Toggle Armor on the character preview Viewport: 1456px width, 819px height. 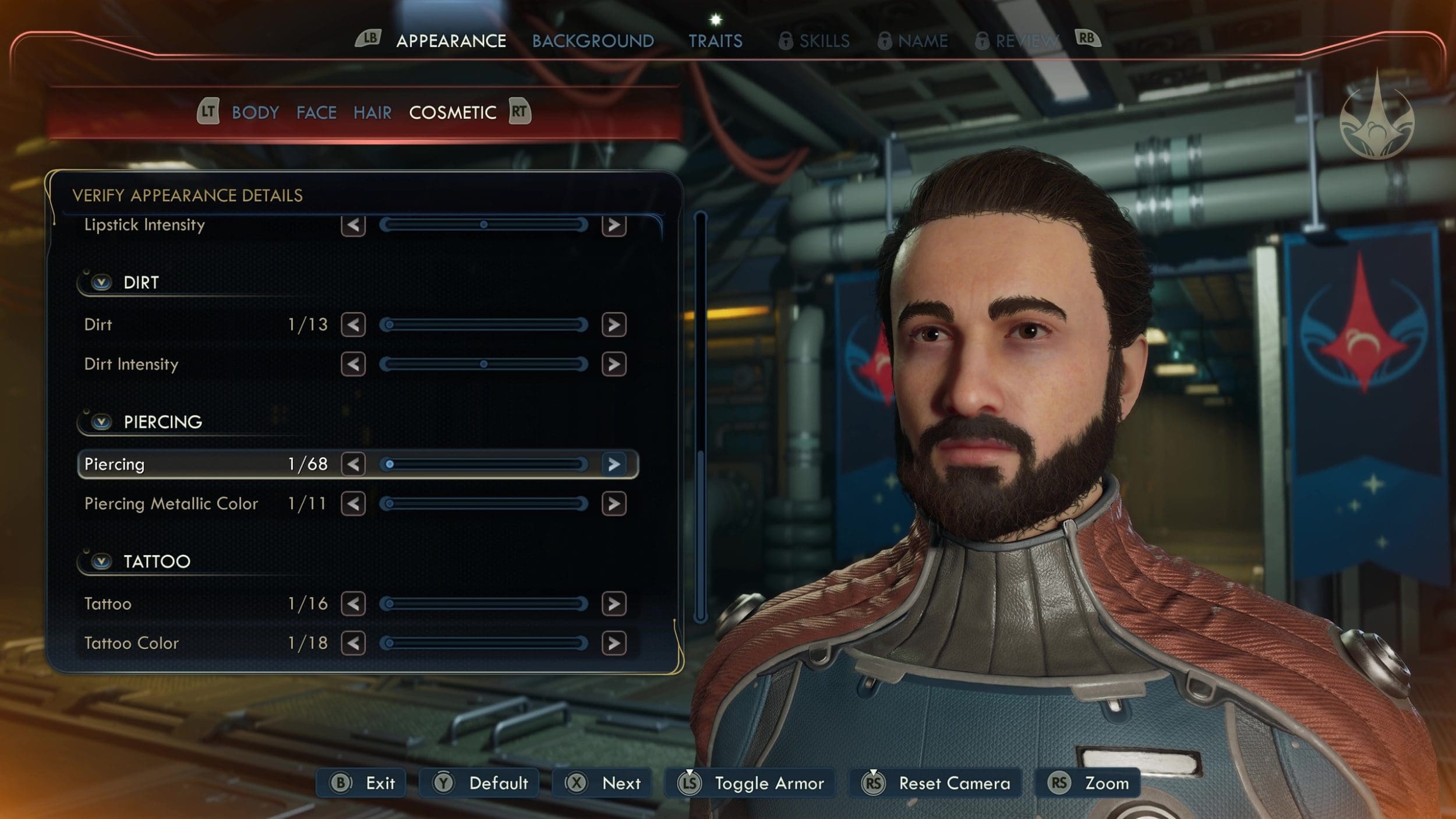pyautogui.click(x=751, y=783)
